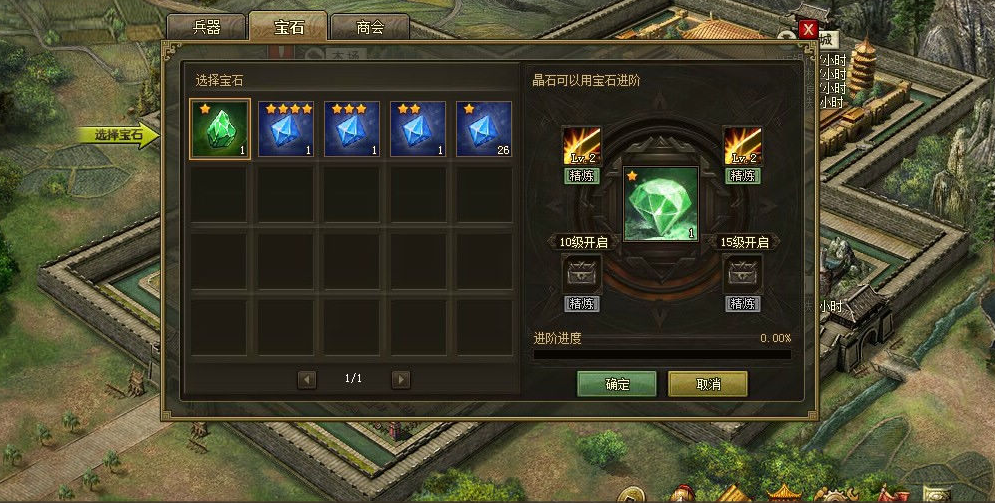This screenshot has width=995, height=503.
Task: Click 精炼 under the 10级开启 chest
Action: 581,304
